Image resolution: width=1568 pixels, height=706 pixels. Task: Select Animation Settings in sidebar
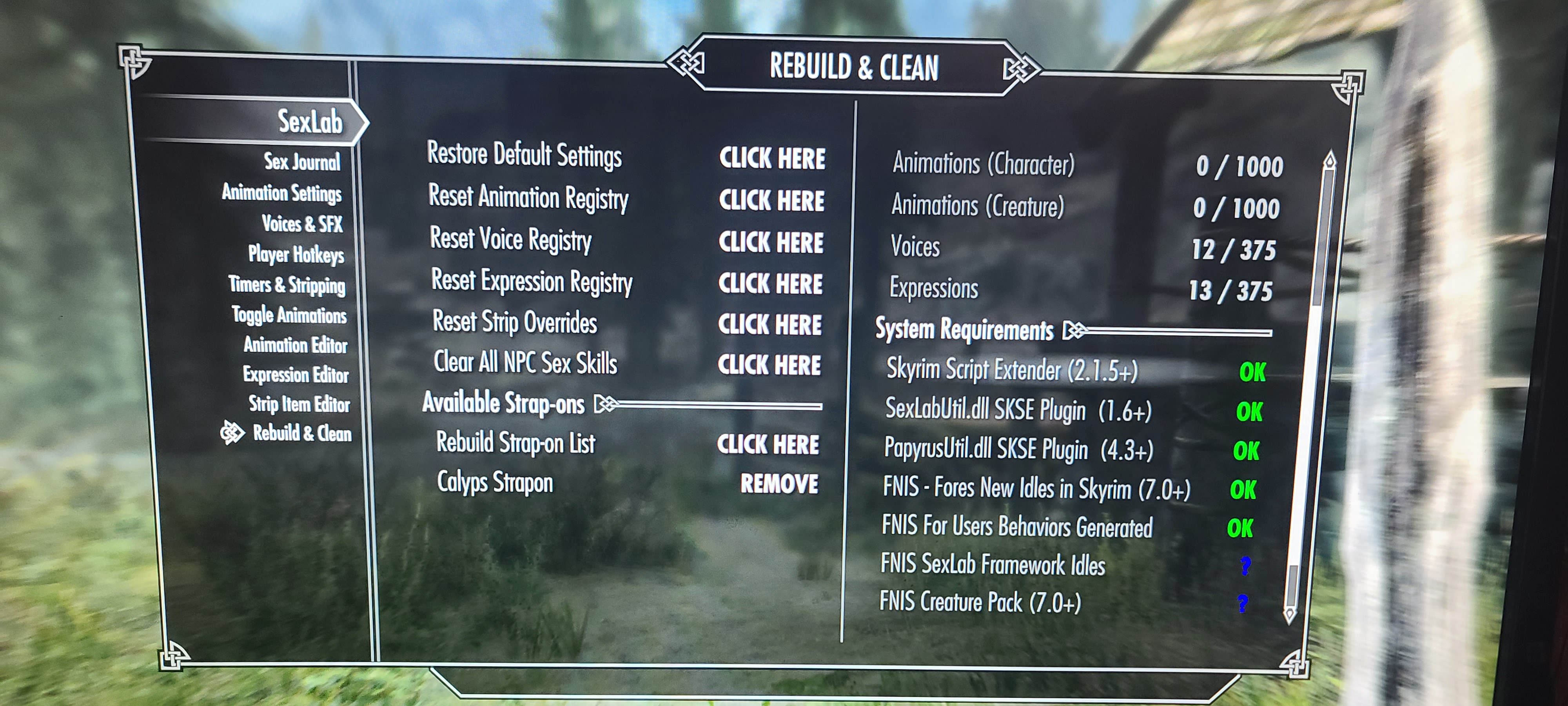[281, 193]
